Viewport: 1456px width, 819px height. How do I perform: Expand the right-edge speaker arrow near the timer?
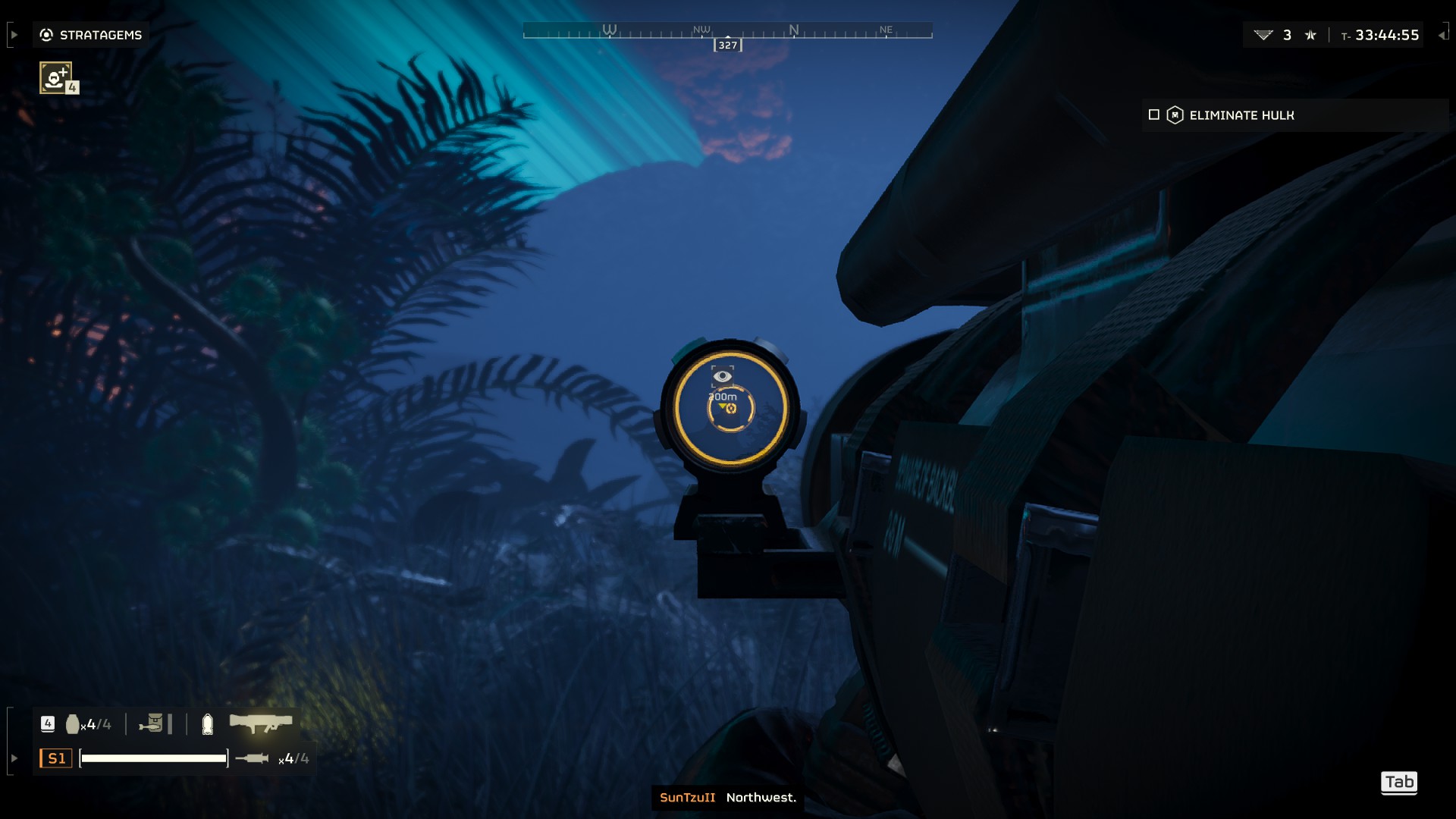1442,36
